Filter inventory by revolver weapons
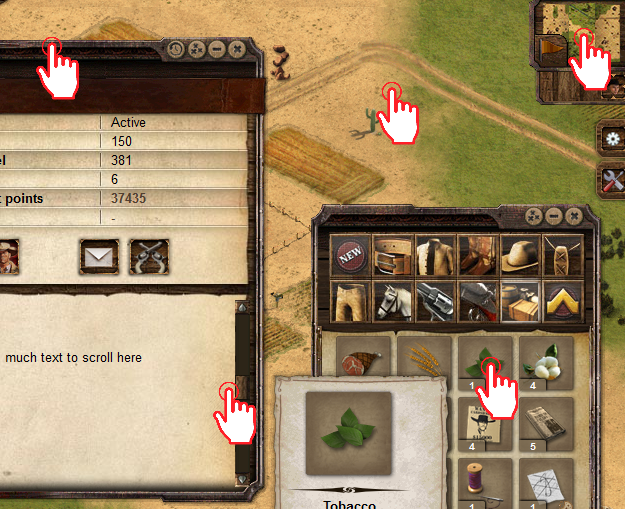The image size is (625, 509). click(436, 300)
